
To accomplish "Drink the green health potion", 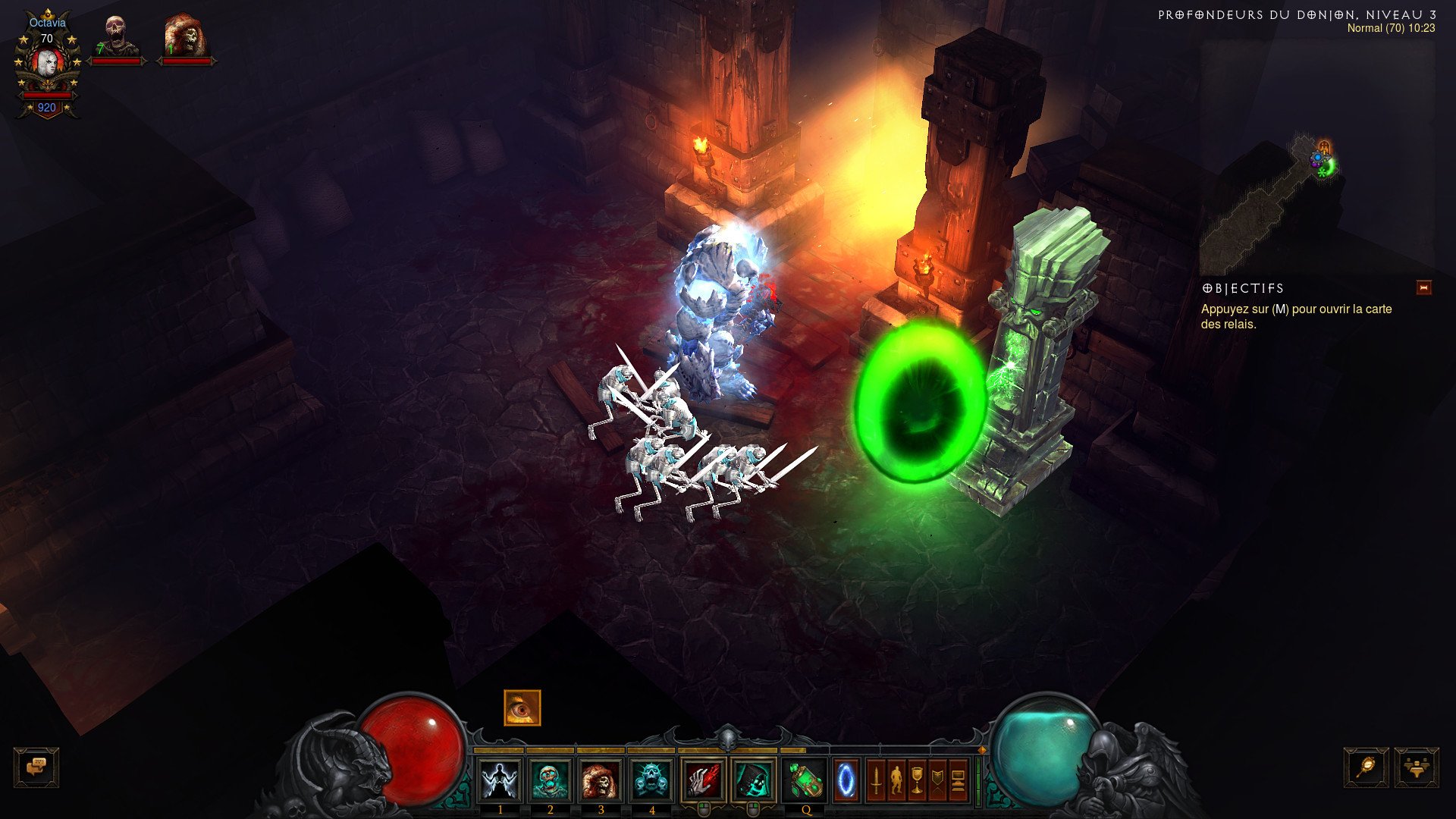I will 805,780.
